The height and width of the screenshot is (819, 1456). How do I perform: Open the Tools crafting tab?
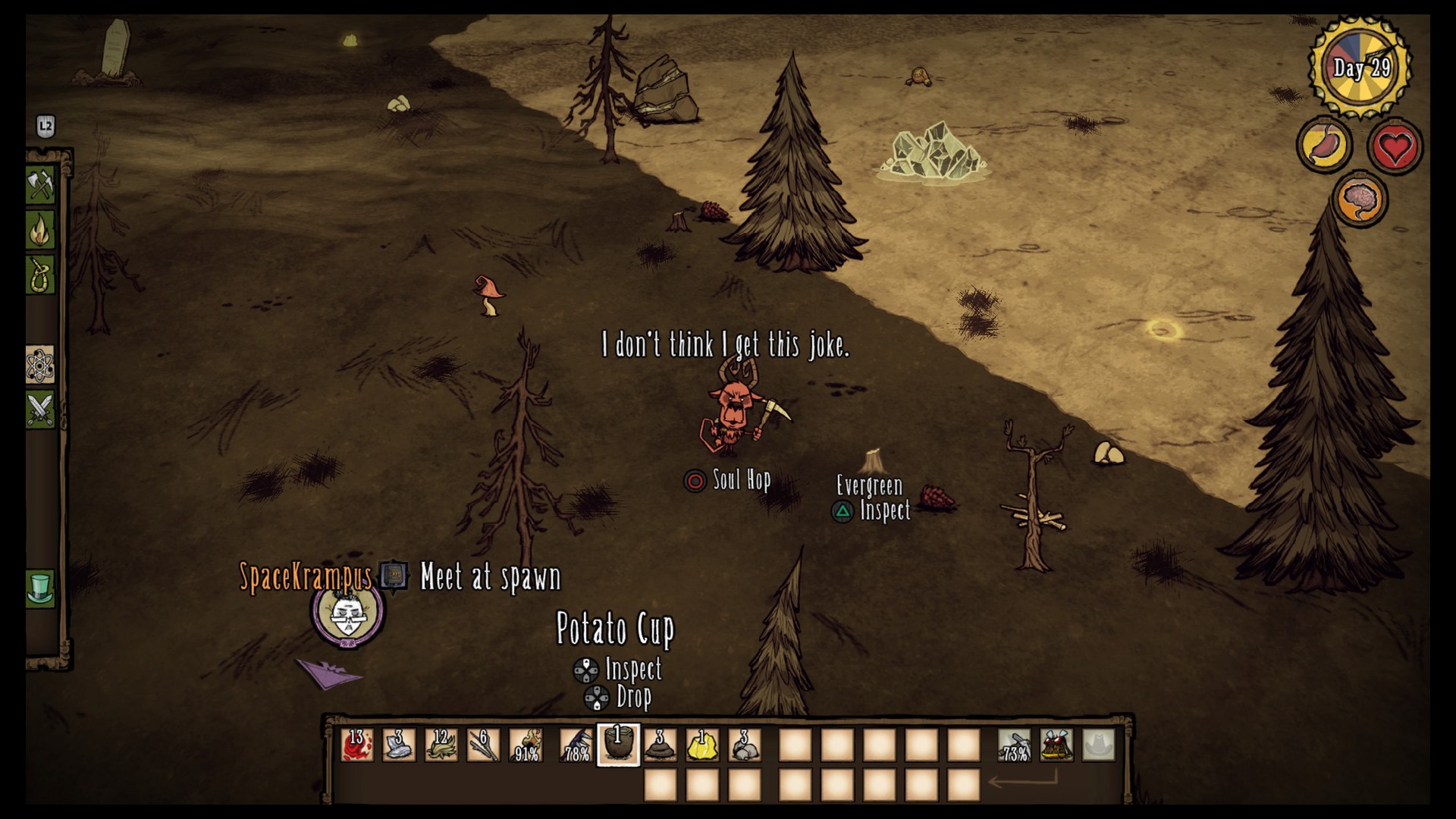click(40, 184)
